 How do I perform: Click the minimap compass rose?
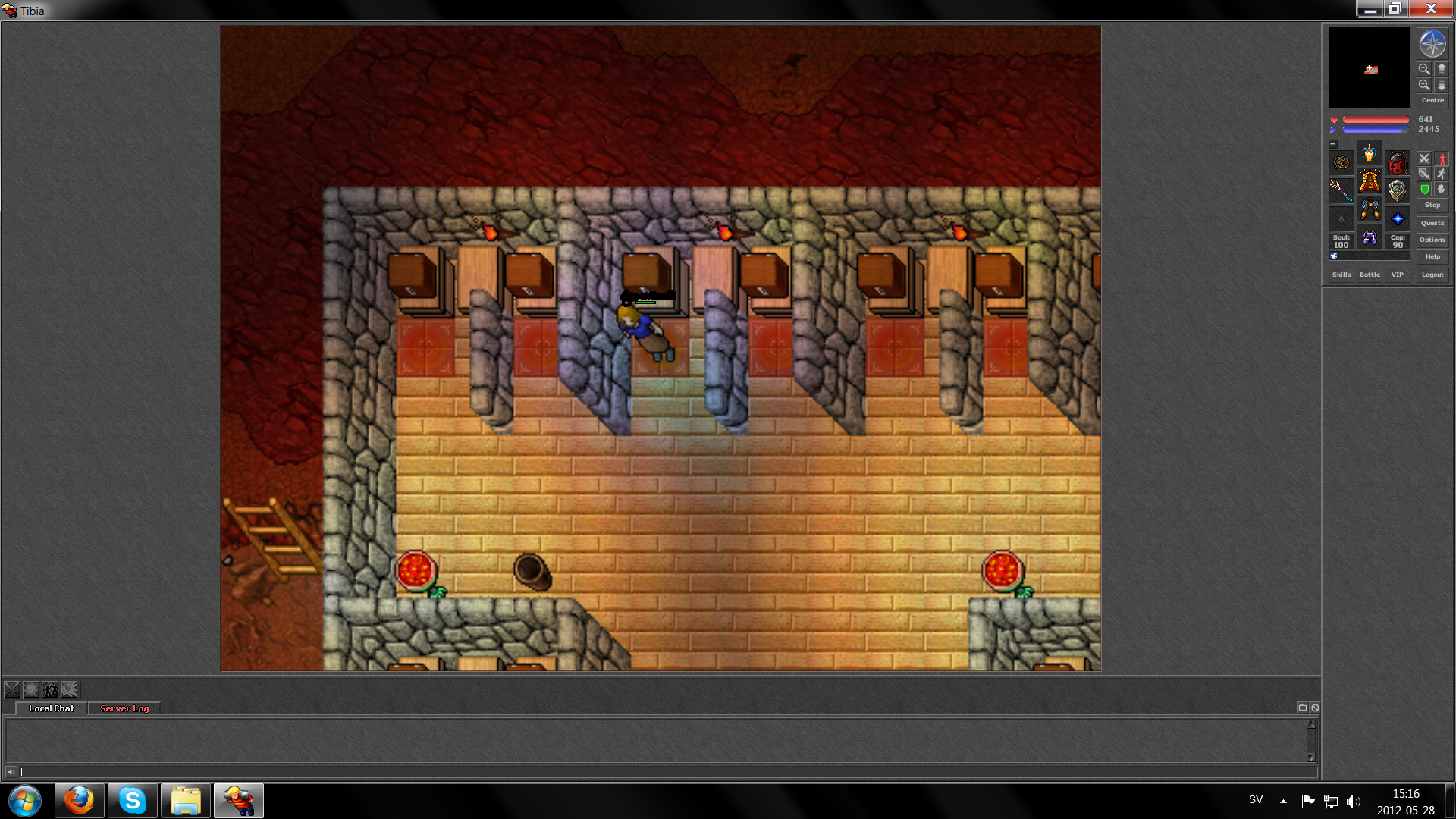pos(1432,44)
